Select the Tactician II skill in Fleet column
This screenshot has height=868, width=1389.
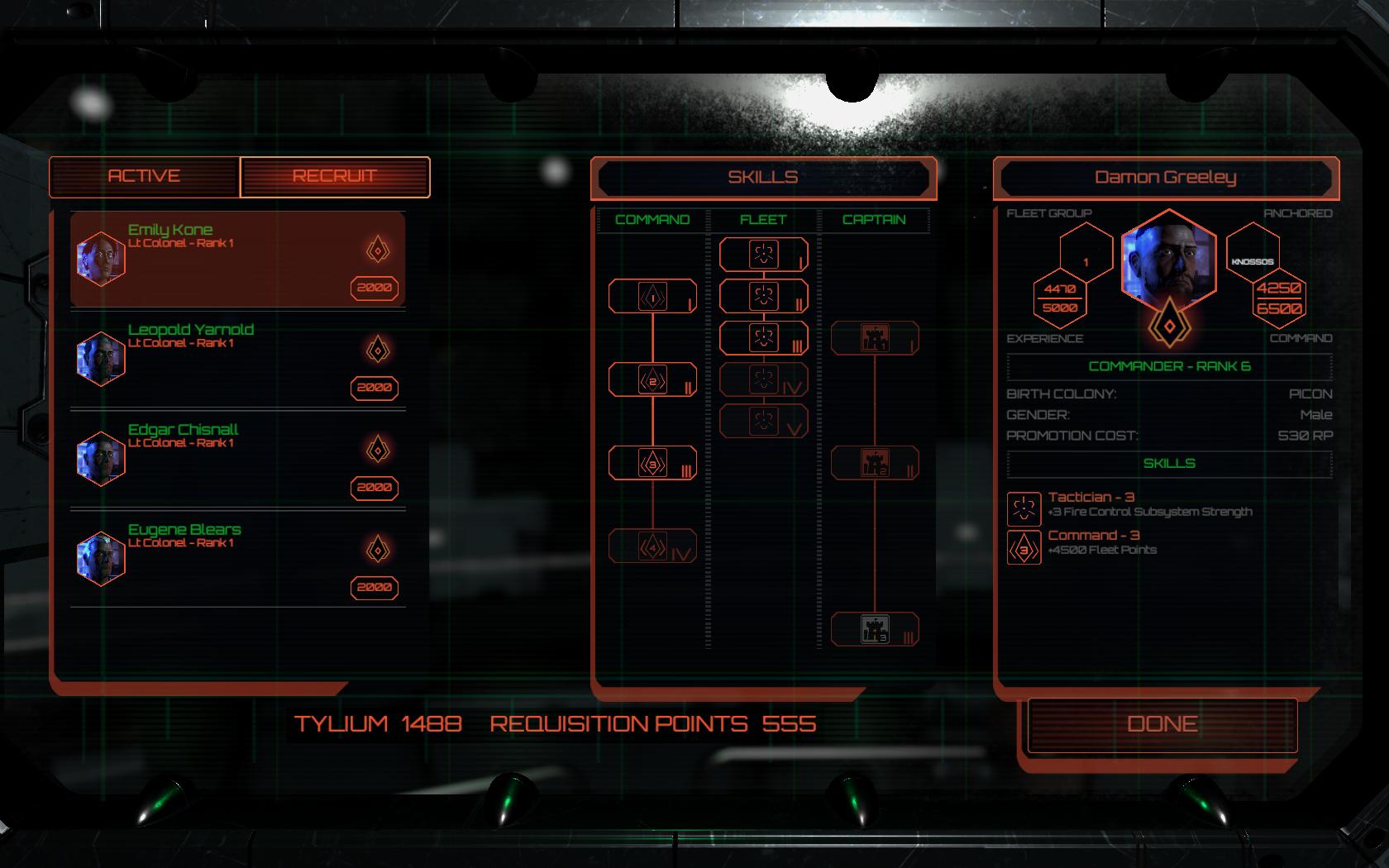click(761, 296)
